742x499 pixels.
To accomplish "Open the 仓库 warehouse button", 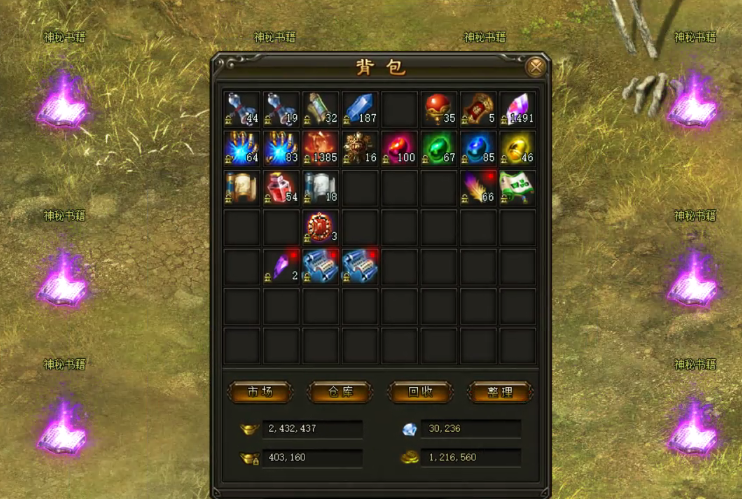I will [338, 391].
